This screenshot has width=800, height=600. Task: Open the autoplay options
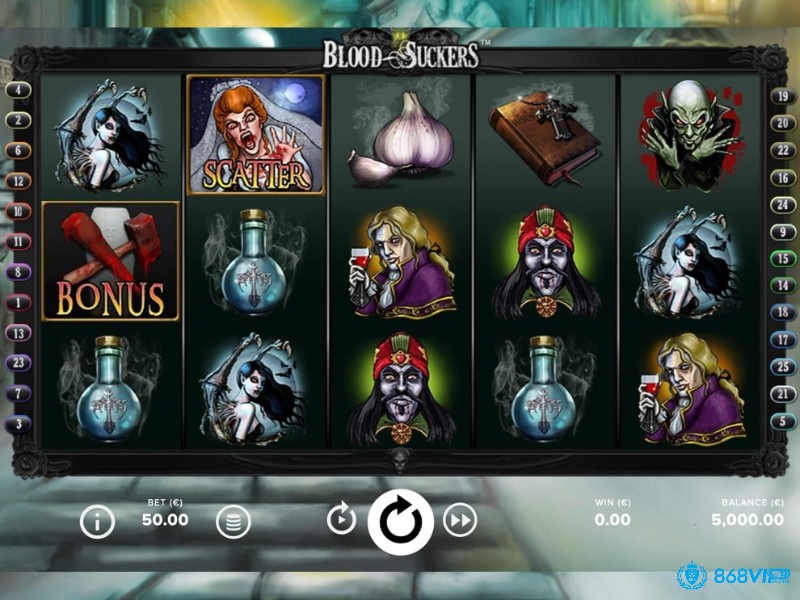point(342,519)
